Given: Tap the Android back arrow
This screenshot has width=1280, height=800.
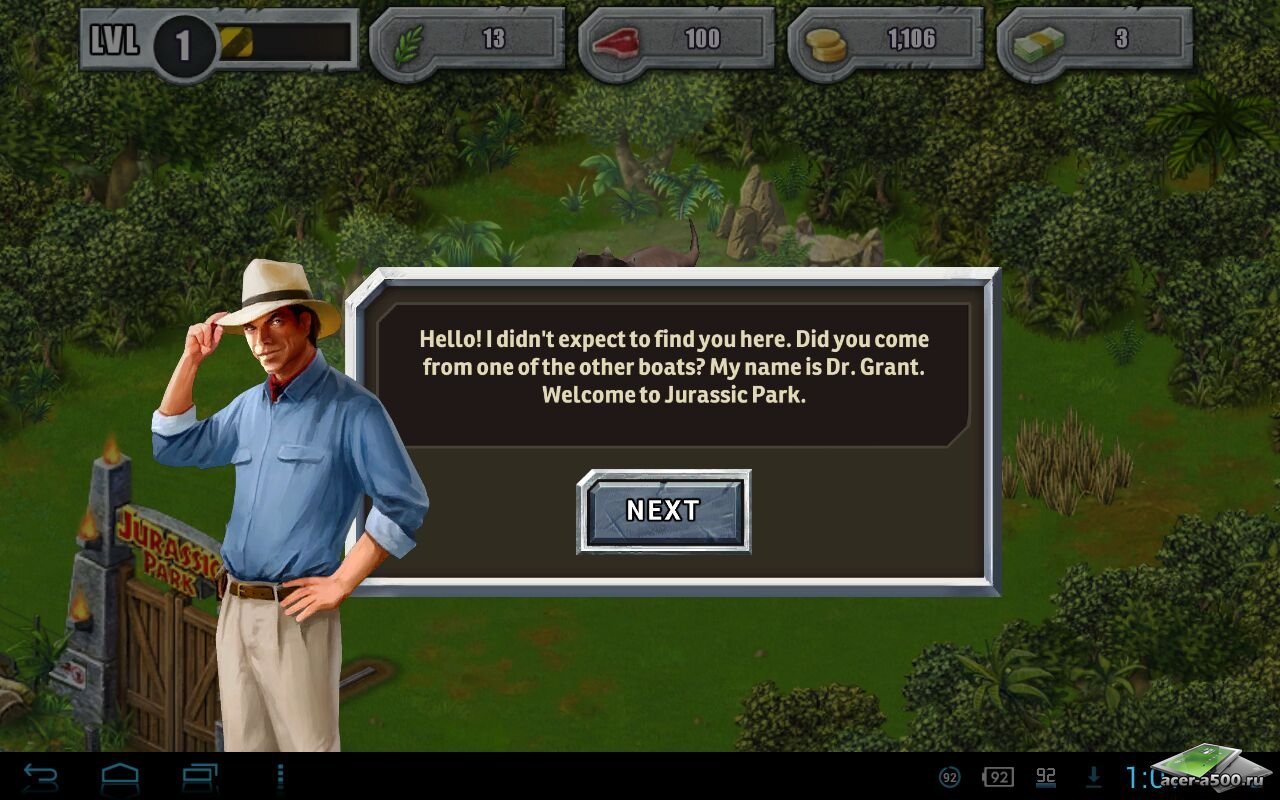Looking at the screenshot, I should pos(41,777).
